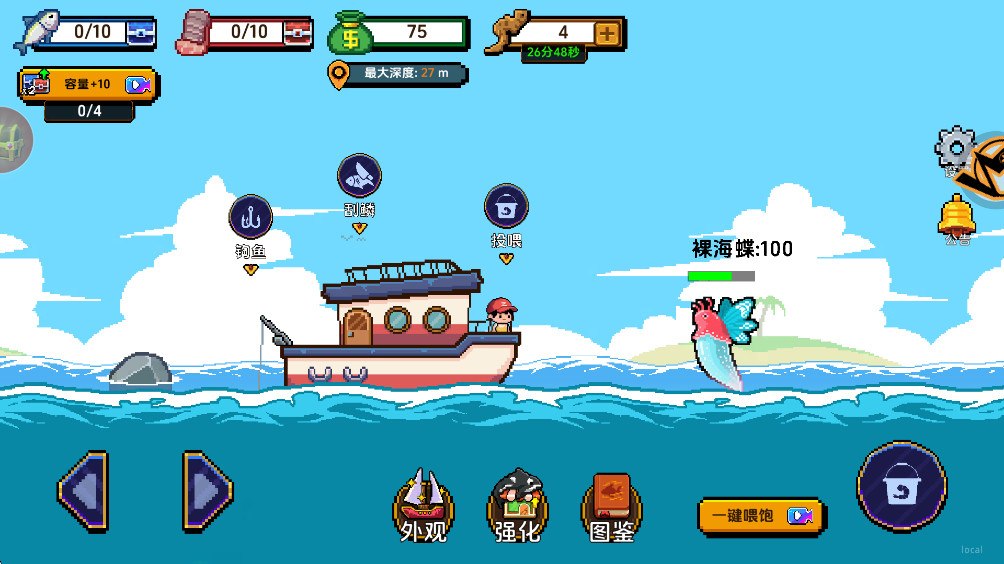The height and width of the screenshot is (564, 1004).
Task: Add more bait with the plus button
Action: (607, 33)
